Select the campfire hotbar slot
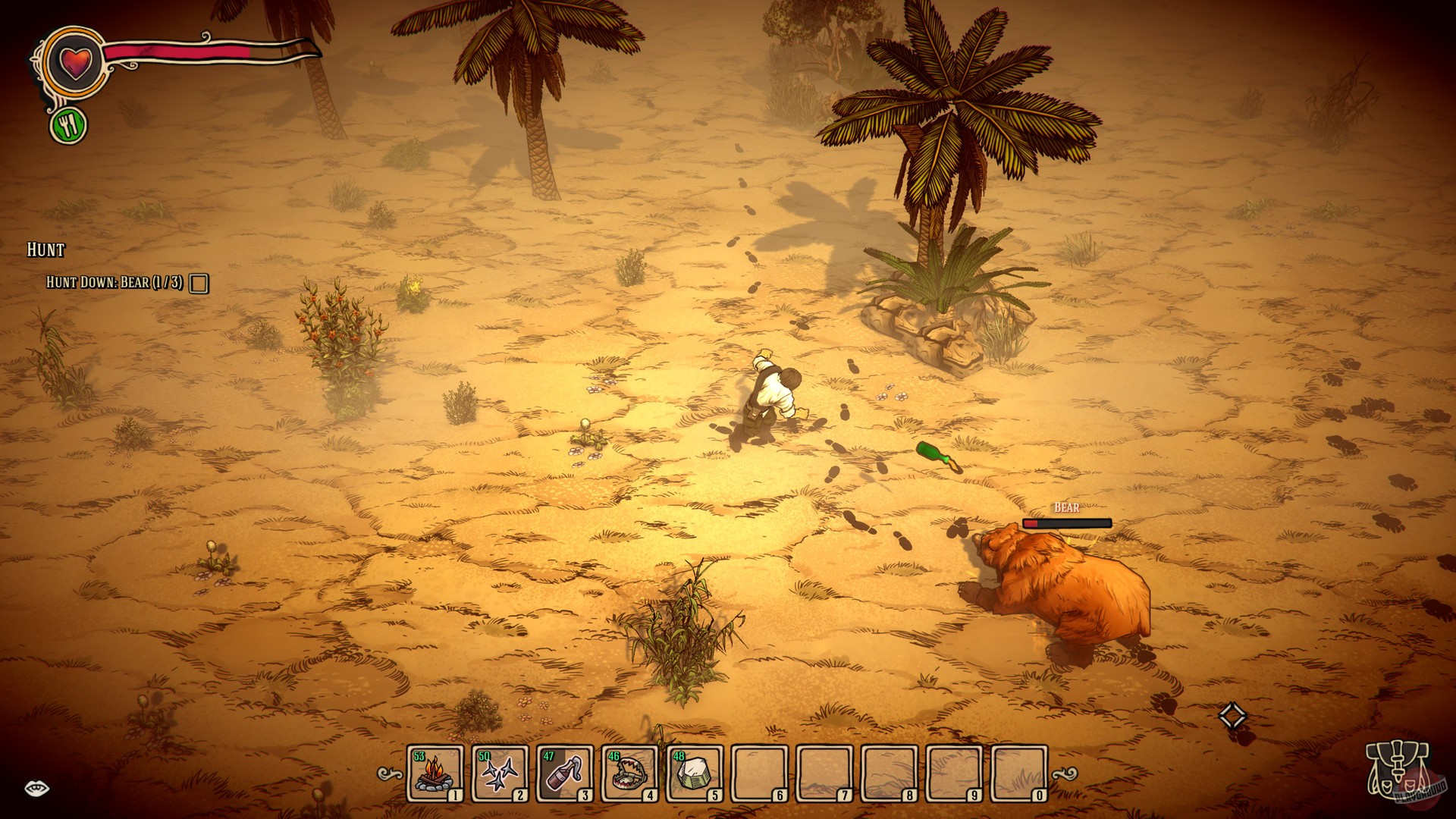1456x819 pixels. 435,773
